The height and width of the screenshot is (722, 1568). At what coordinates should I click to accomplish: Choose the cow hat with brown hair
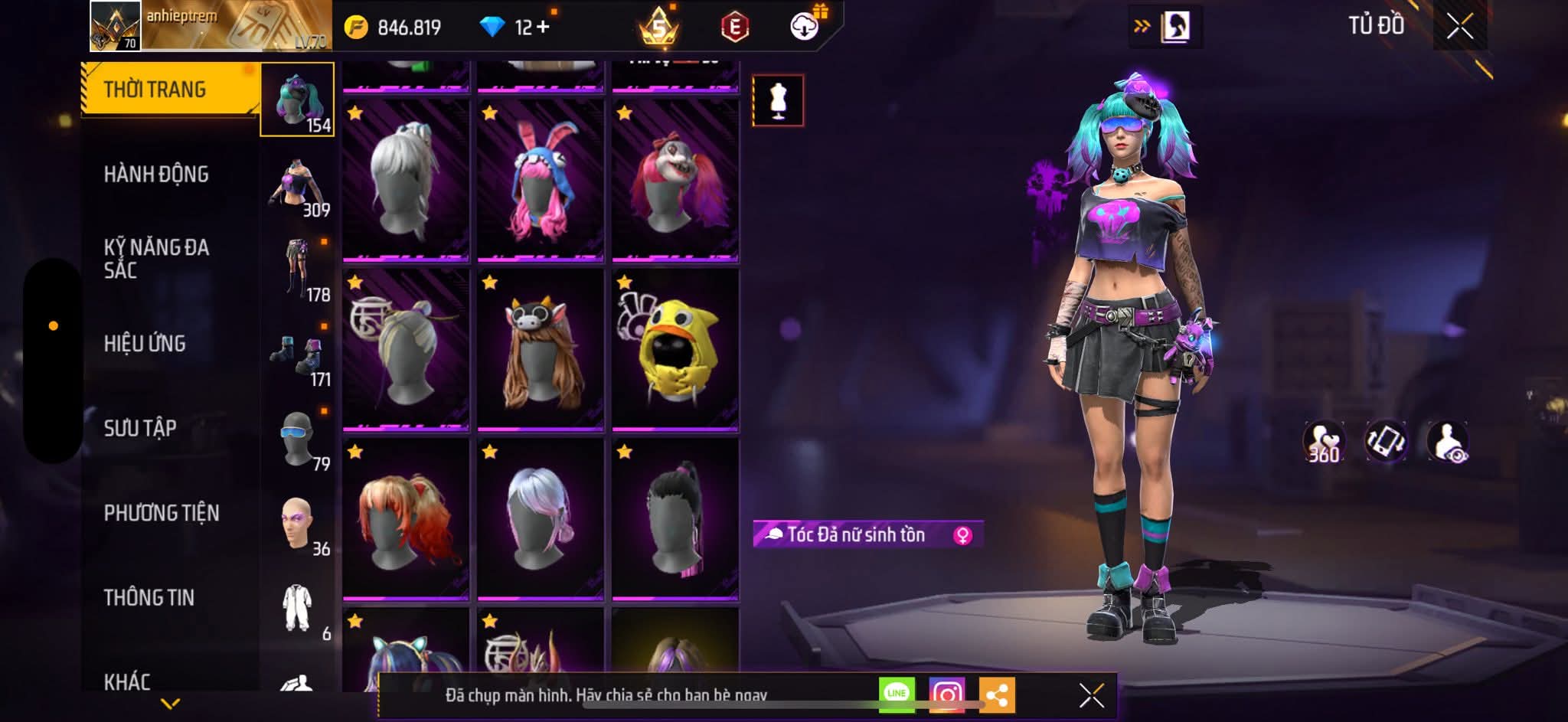click(x=541, y=349)
